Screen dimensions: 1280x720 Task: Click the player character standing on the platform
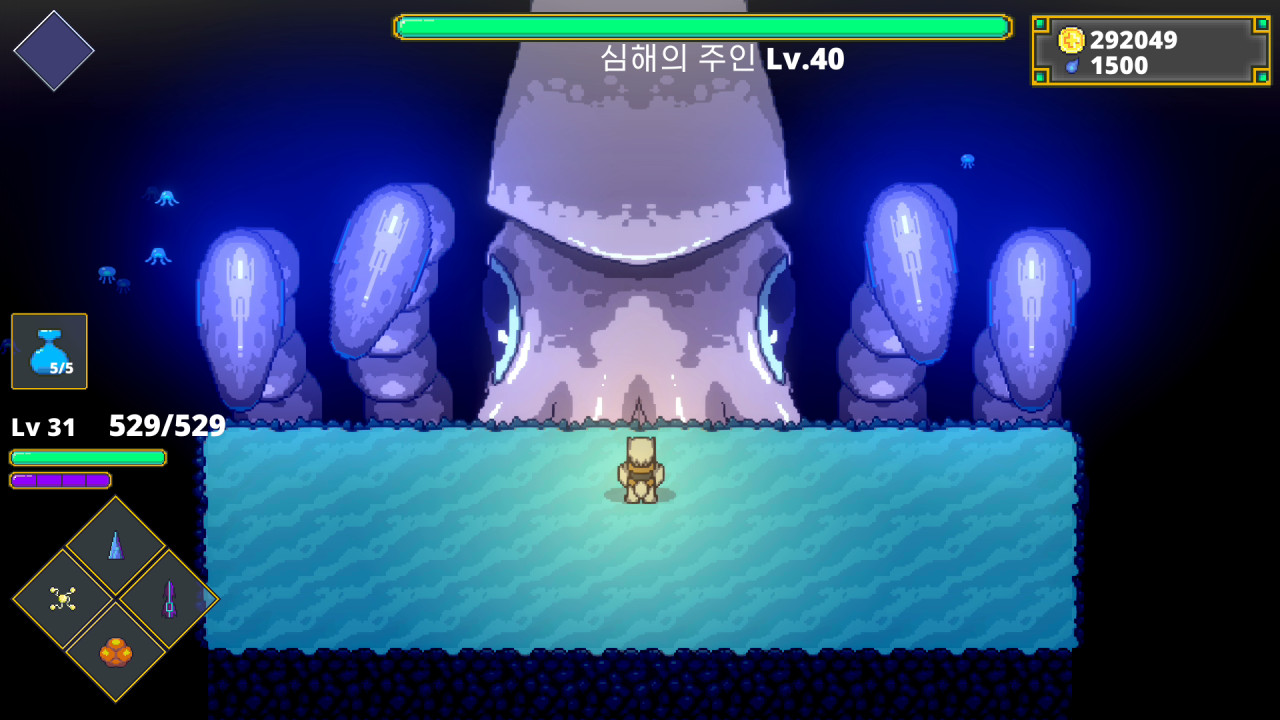[x=642, y=468]
